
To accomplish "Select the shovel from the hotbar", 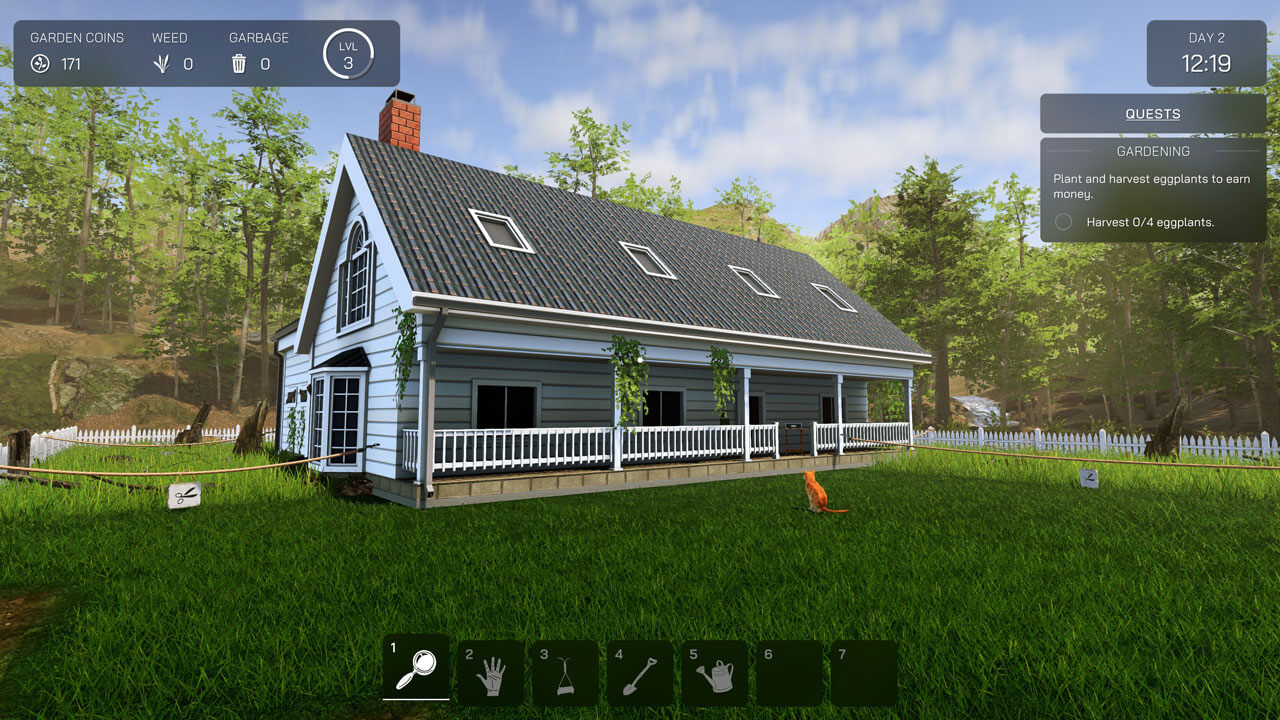I will tap(640, 674).
